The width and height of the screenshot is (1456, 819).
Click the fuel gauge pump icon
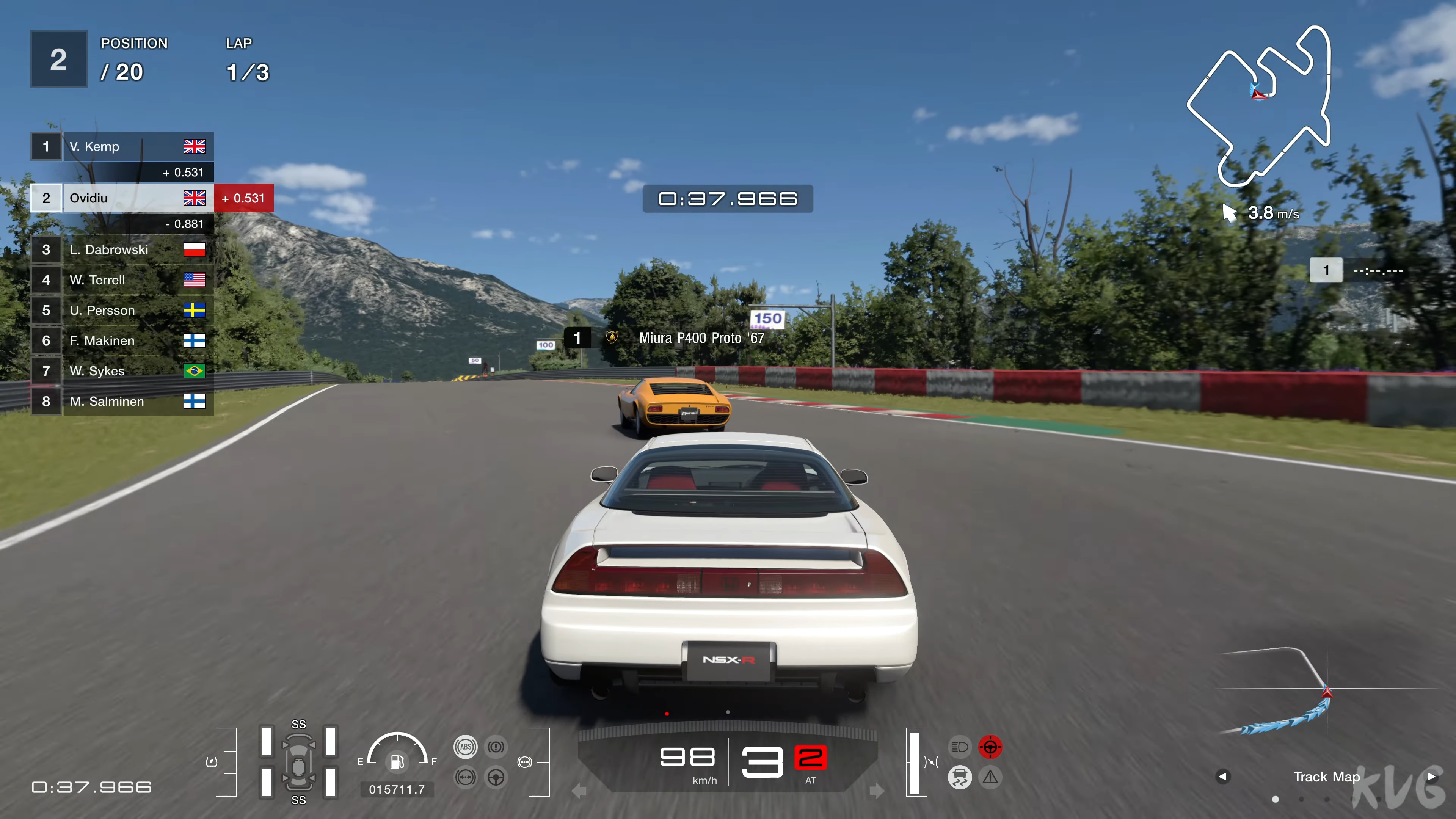click(397, 761)
